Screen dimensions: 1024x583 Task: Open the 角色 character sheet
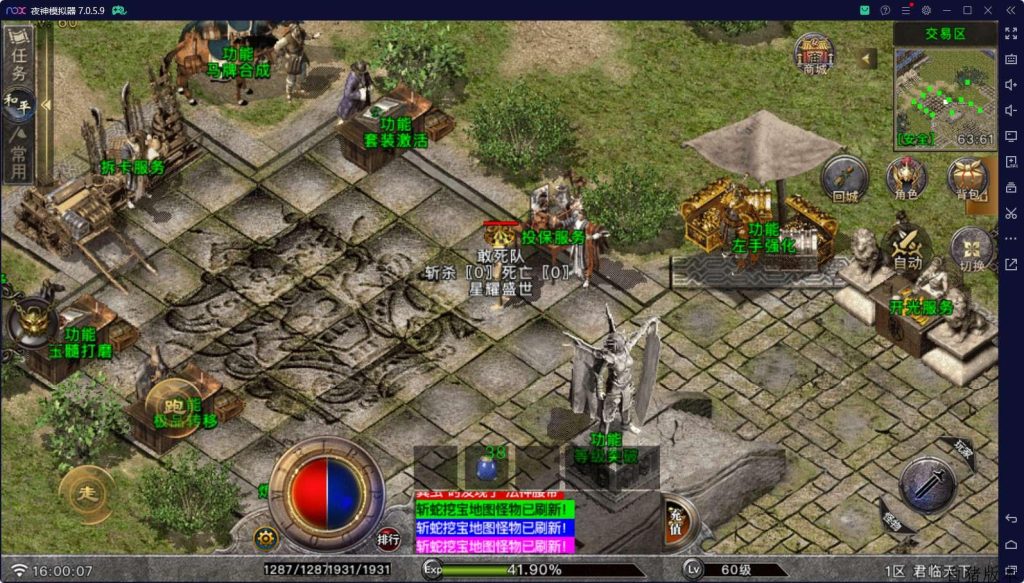pyautogui.click(x=906, y=180)
